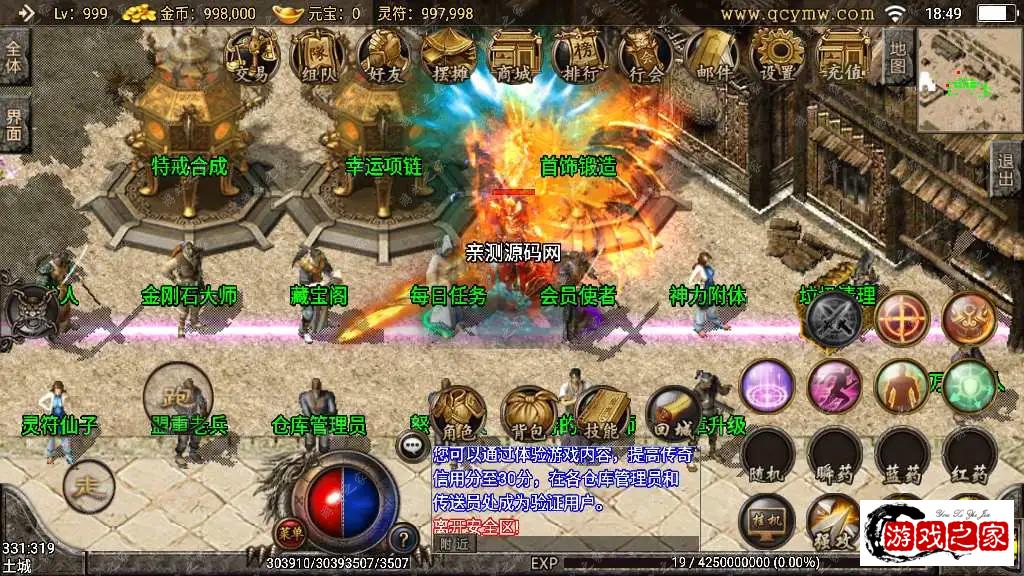The width and height of the screenshot is (1024, 576).
Task: Select the 退出 exit button
Action: [x=1006, y=170]
